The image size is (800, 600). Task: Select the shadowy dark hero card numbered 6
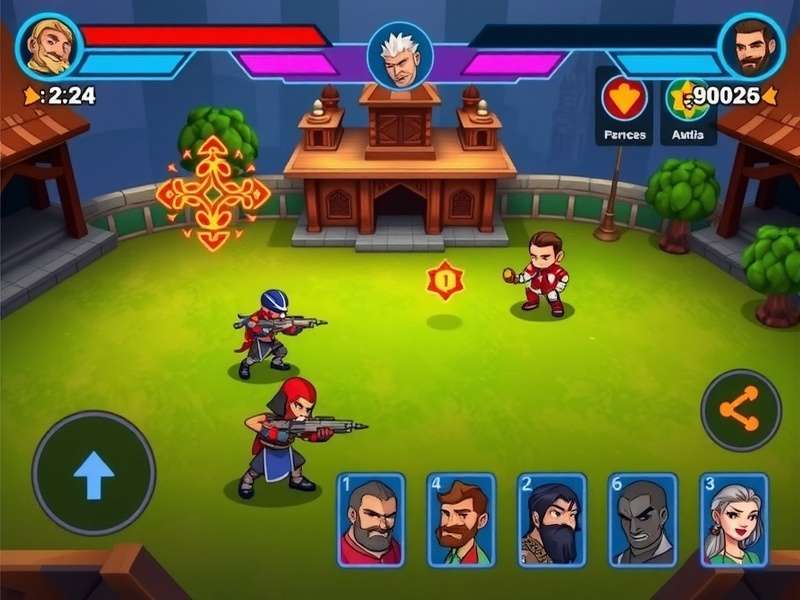tap(642, 520)
